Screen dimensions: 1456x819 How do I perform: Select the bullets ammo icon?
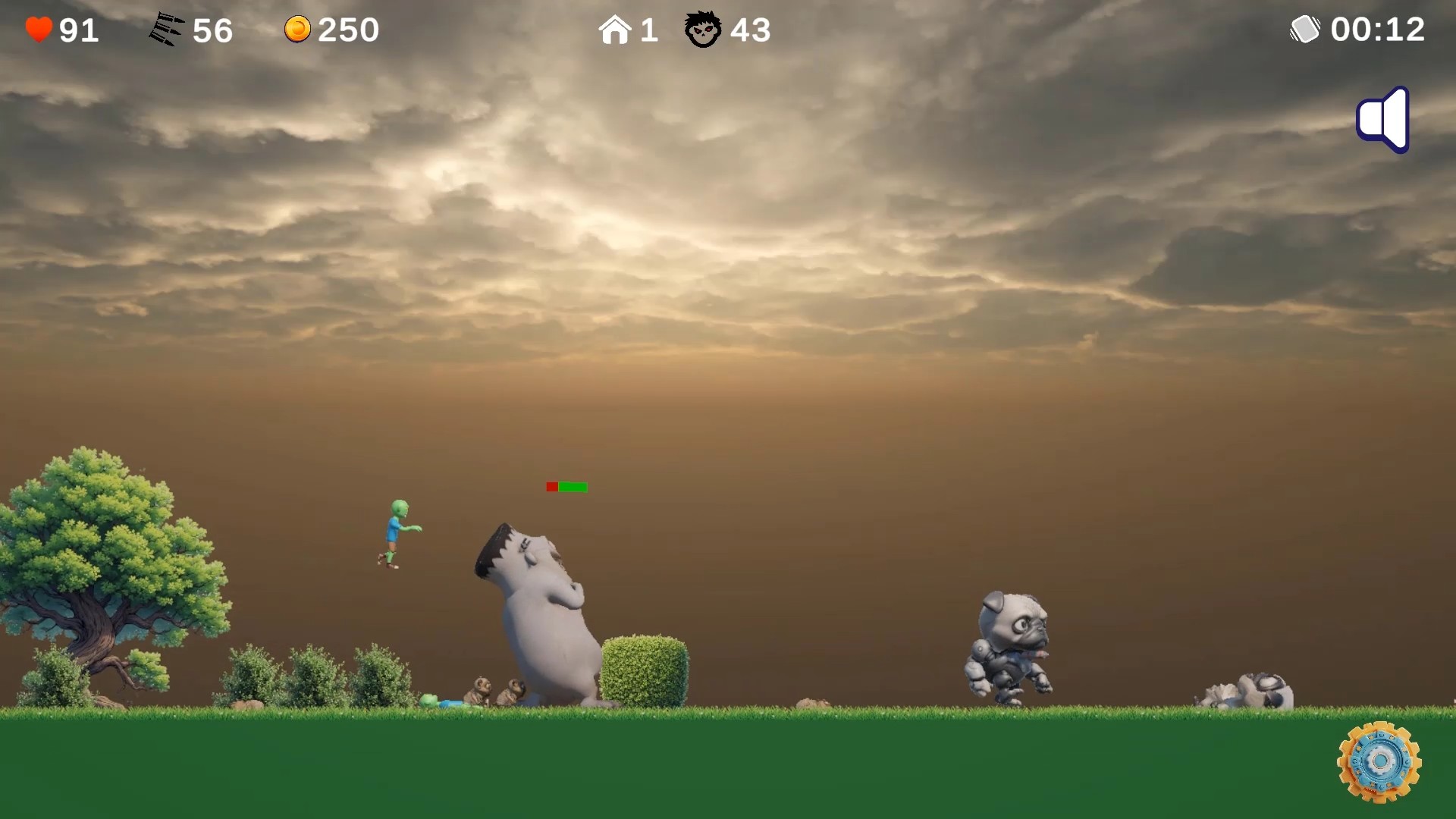(x=167, y=29)
